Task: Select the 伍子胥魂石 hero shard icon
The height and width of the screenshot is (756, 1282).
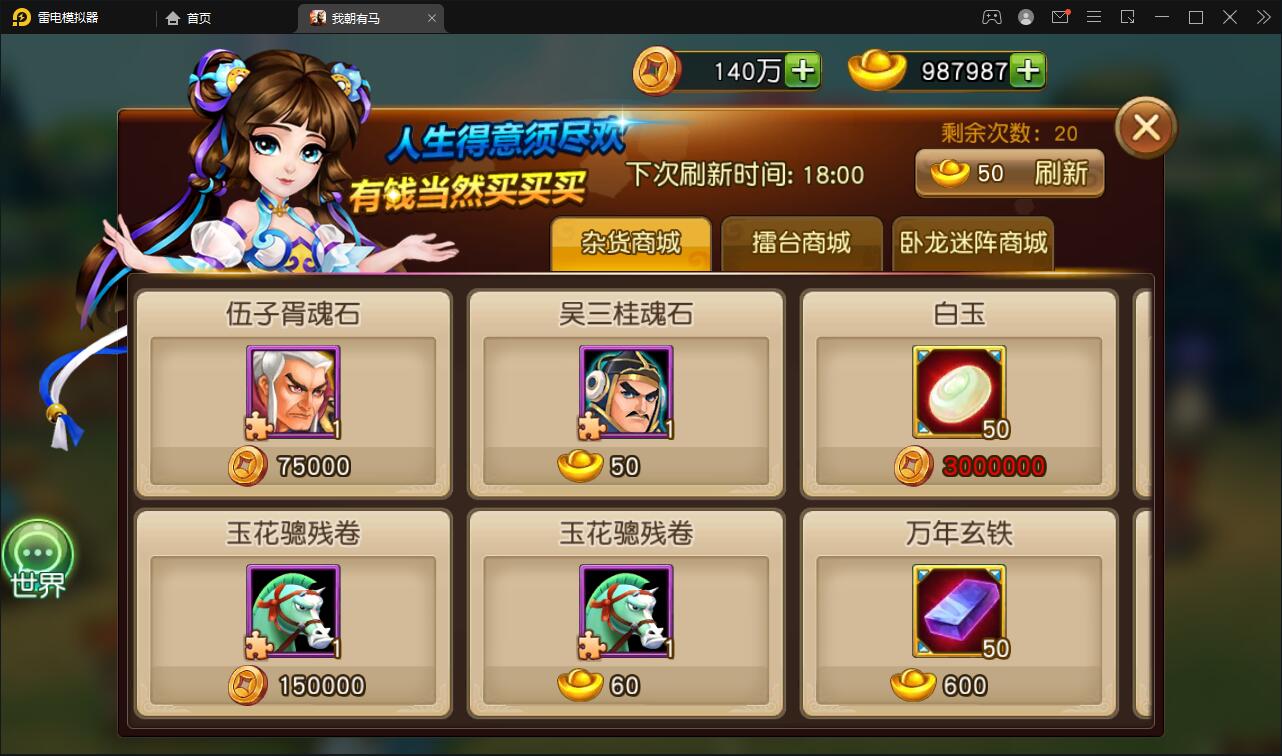Action: 293,390
